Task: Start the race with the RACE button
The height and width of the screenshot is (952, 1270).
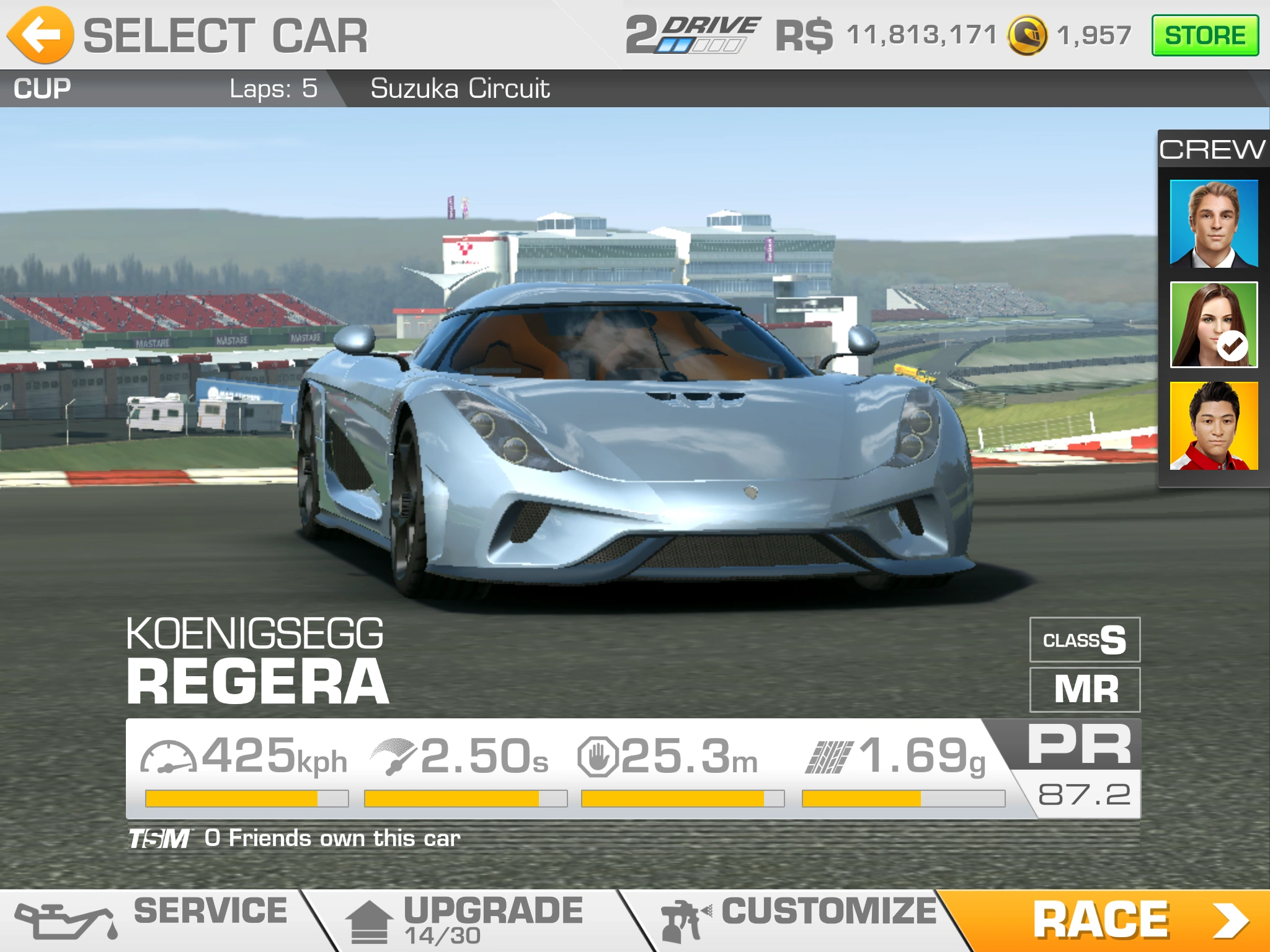Action: (1110, 921)
